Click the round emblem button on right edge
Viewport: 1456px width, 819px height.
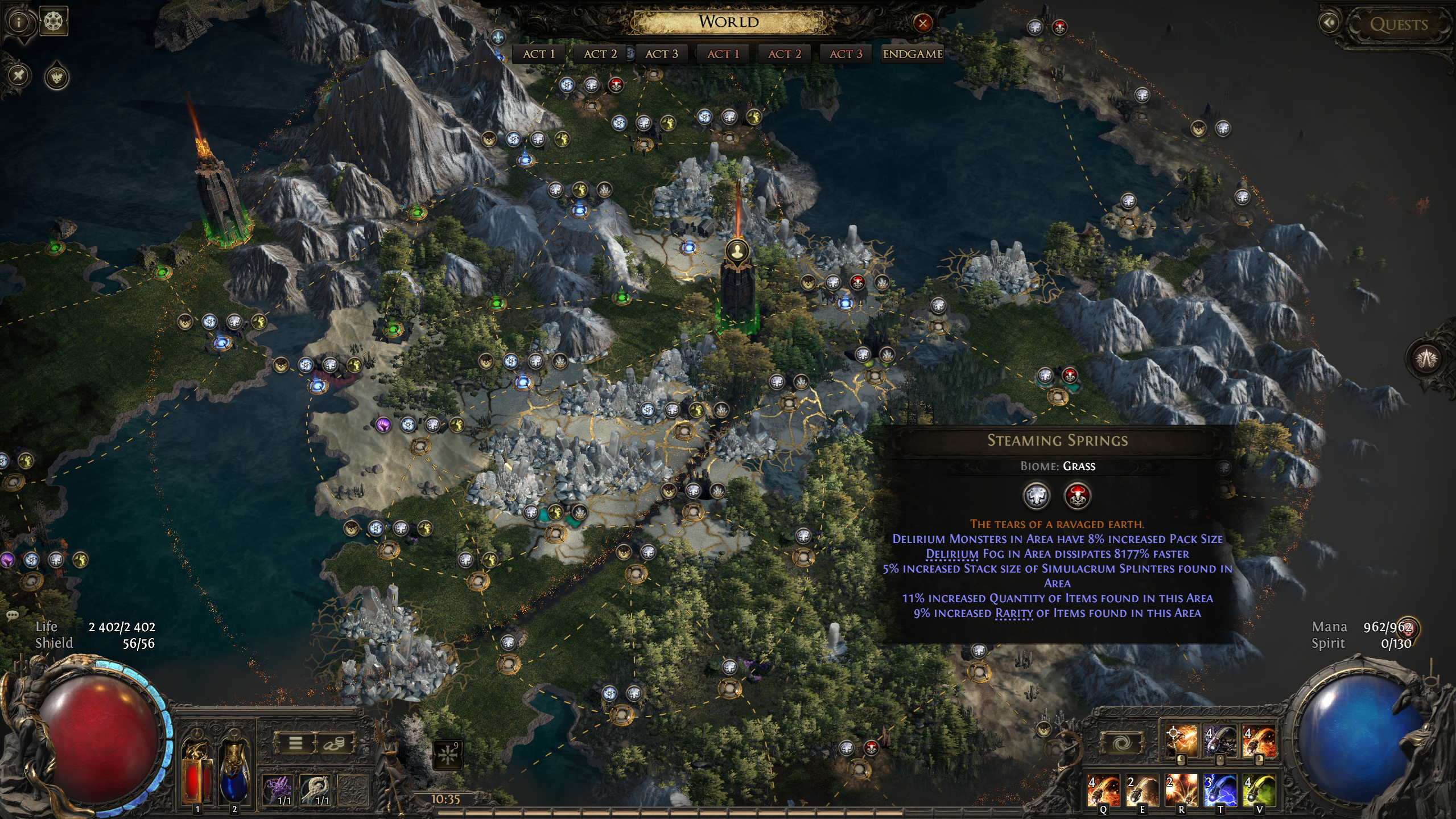1425,359
